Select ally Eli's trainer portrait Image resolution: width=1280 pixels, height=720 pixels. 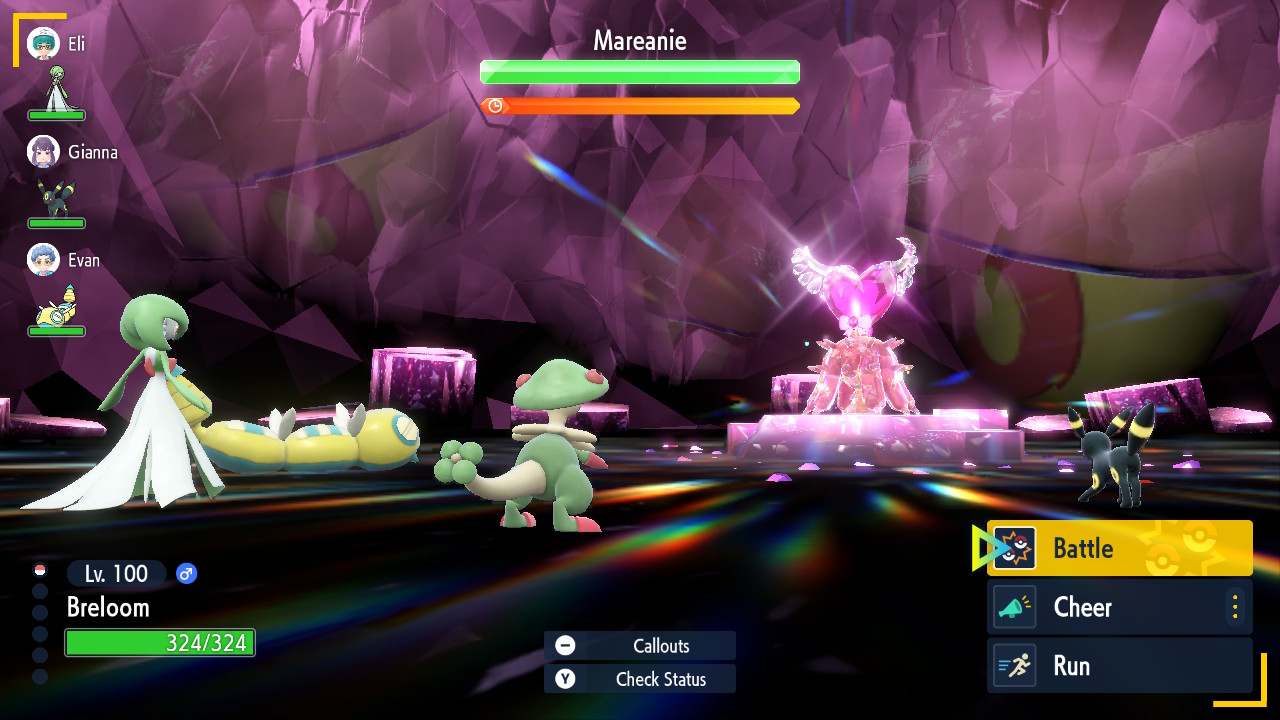[44, 43]
